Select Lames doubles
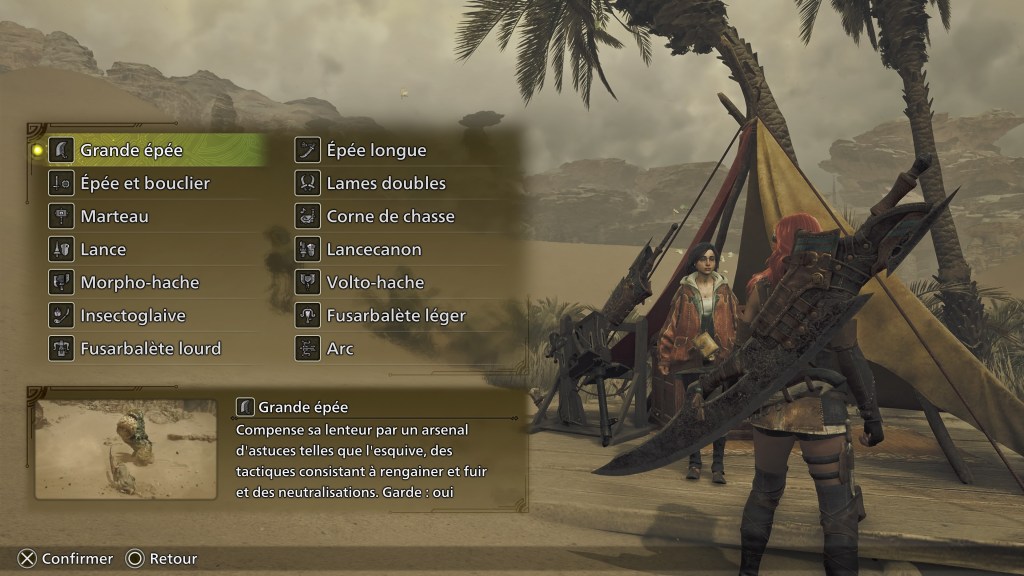This screenshot has height=576, width=1024. (x=386, y=183)
